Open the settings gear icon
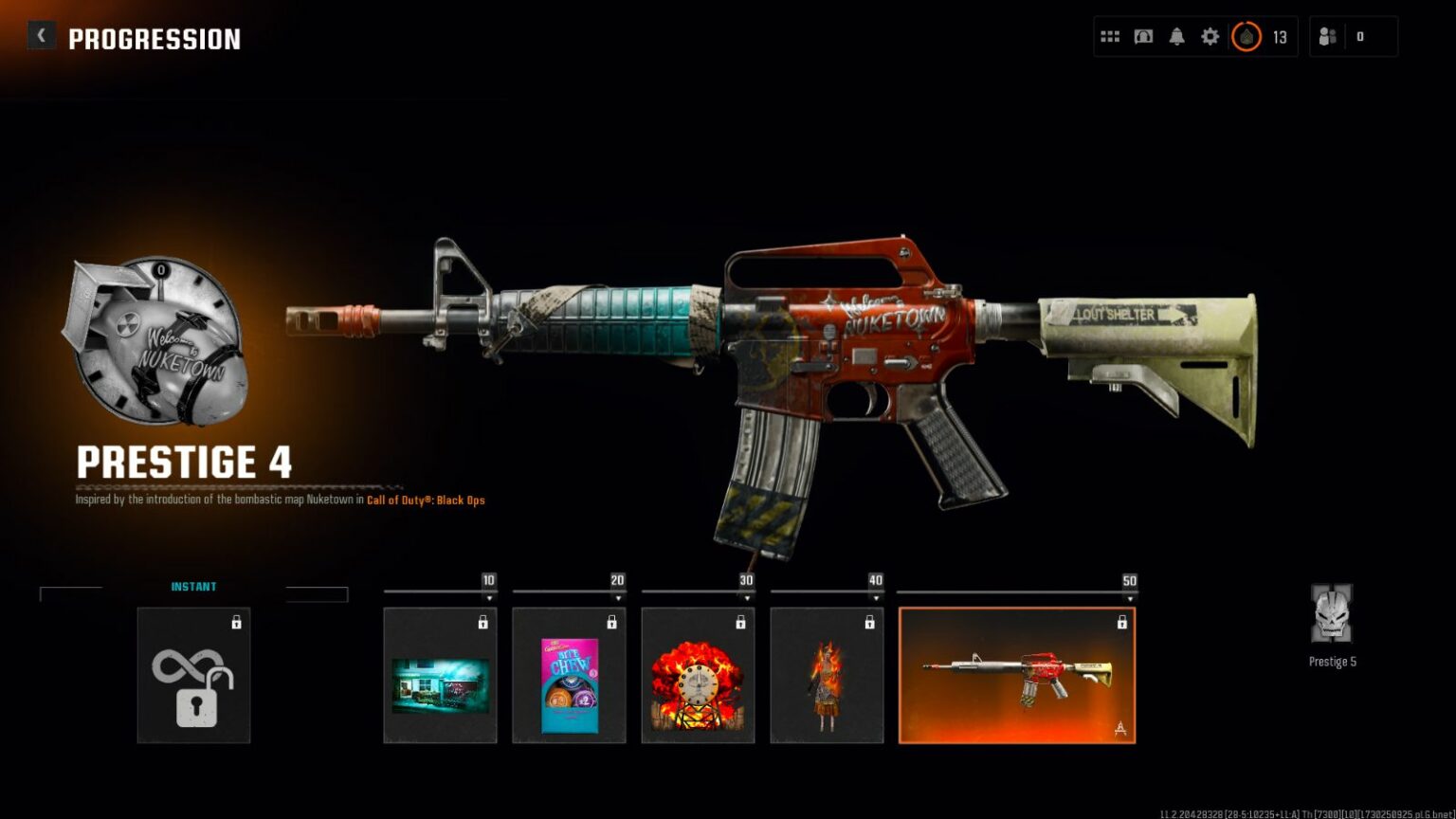Screen dimensions: 1456x819 (1210, 36)
